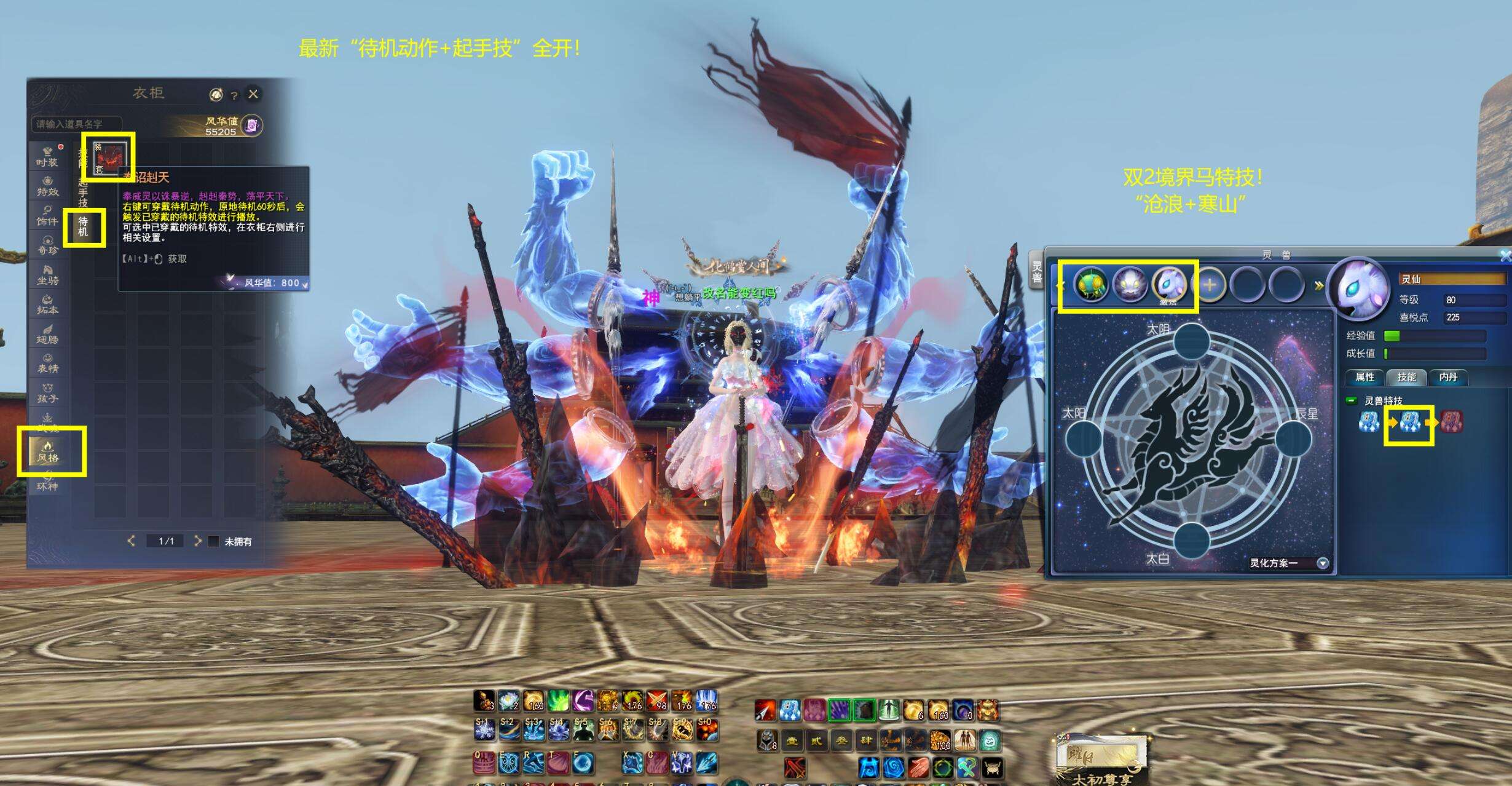
Task: Collapse the 灵兽特技 skill section
Action: tap(1352, 400)
